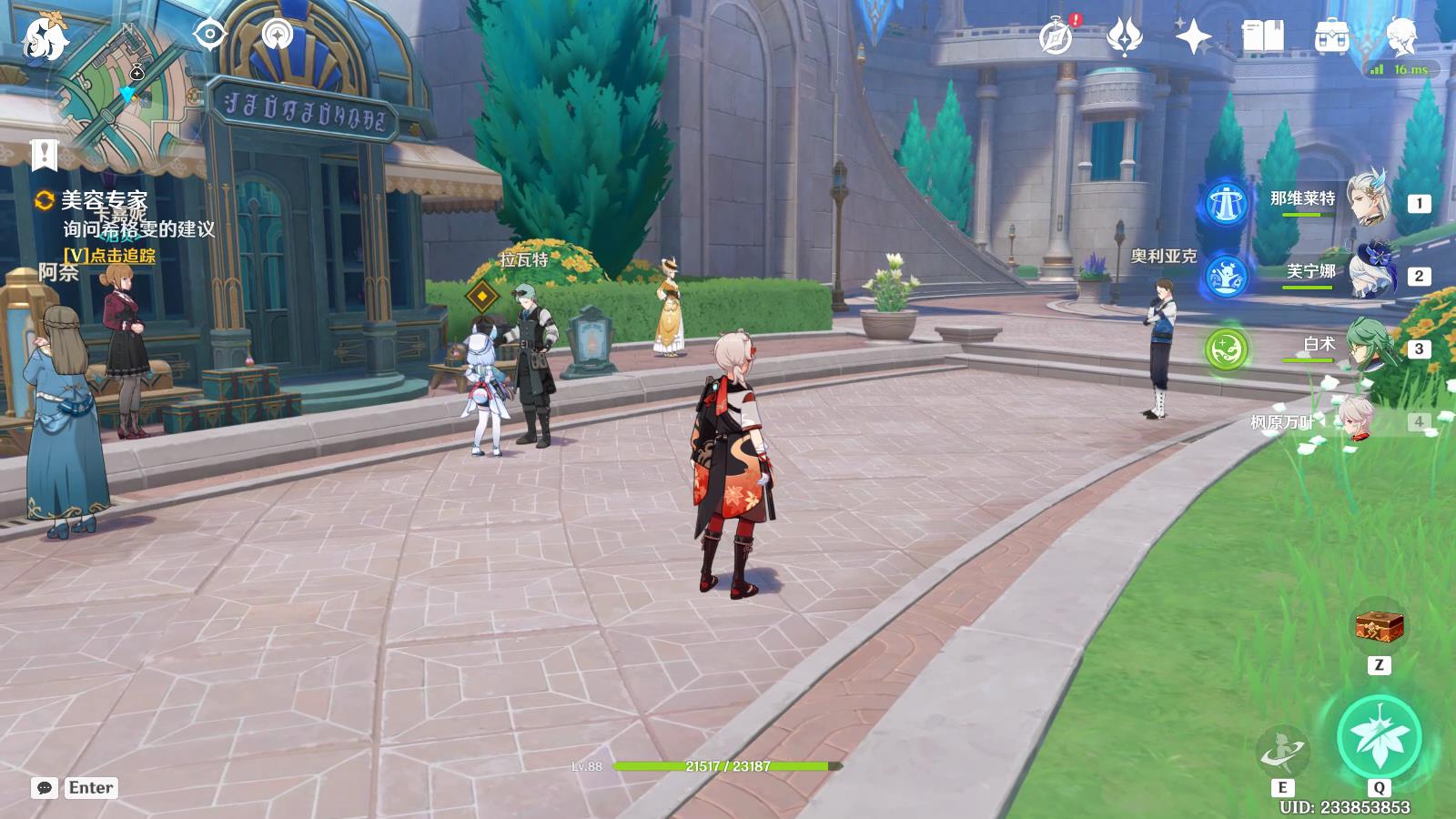
Task: Track the 美容专家 quest objective
Action: point(109,256)
